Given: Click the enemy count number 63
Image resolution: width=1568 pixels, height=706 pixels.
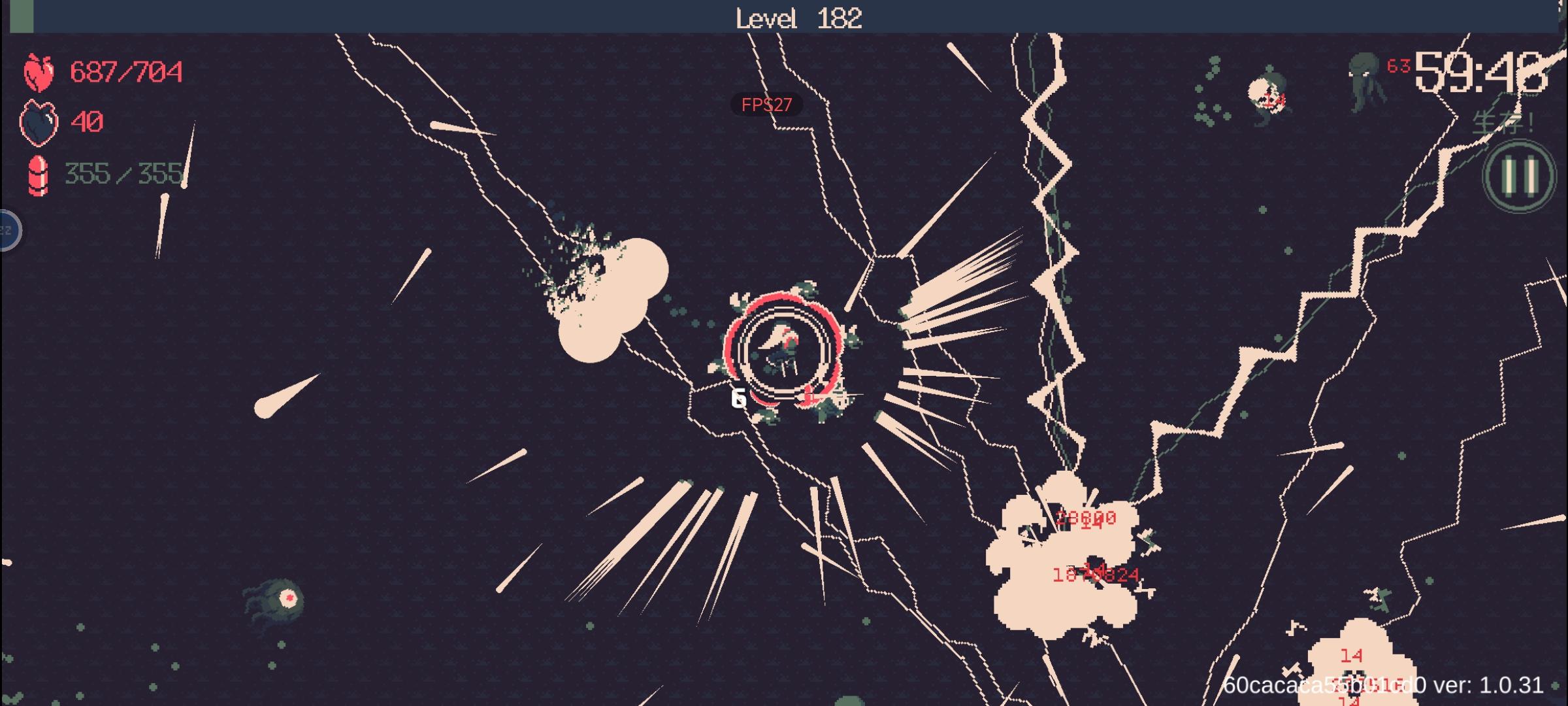Looking at the screenshot, I should point(1398,65).
